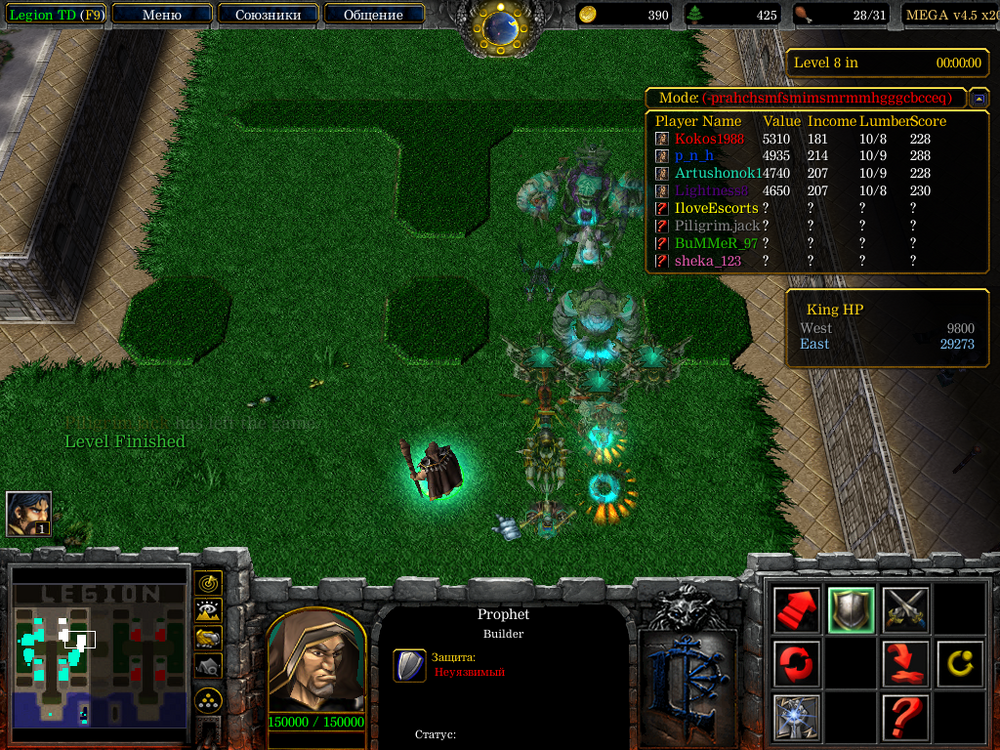Toggle minimap terrain display button
Viewport: 1000px width, 750px height.
point(208,609)
